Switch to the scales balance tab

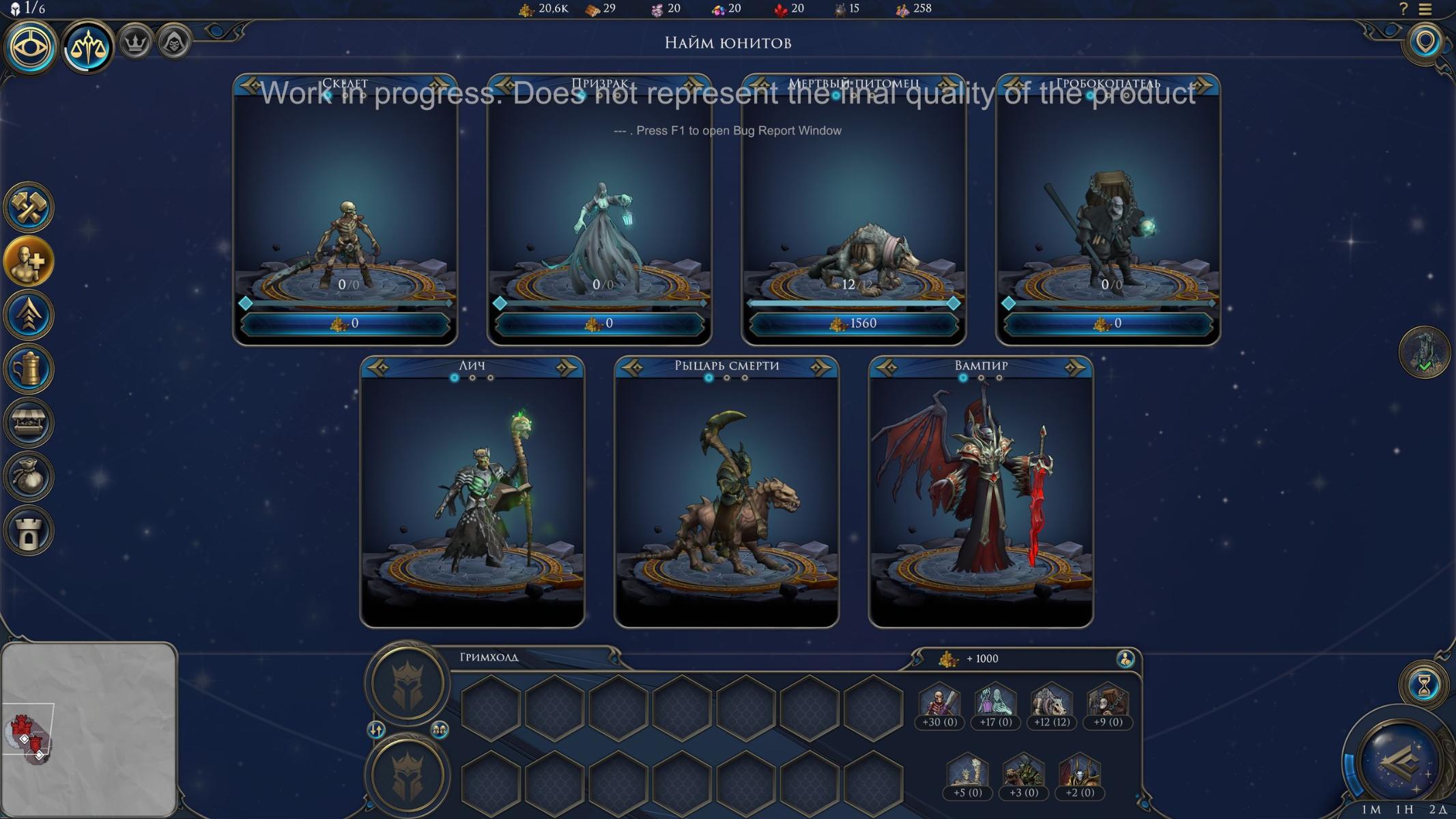coord(88,46)
